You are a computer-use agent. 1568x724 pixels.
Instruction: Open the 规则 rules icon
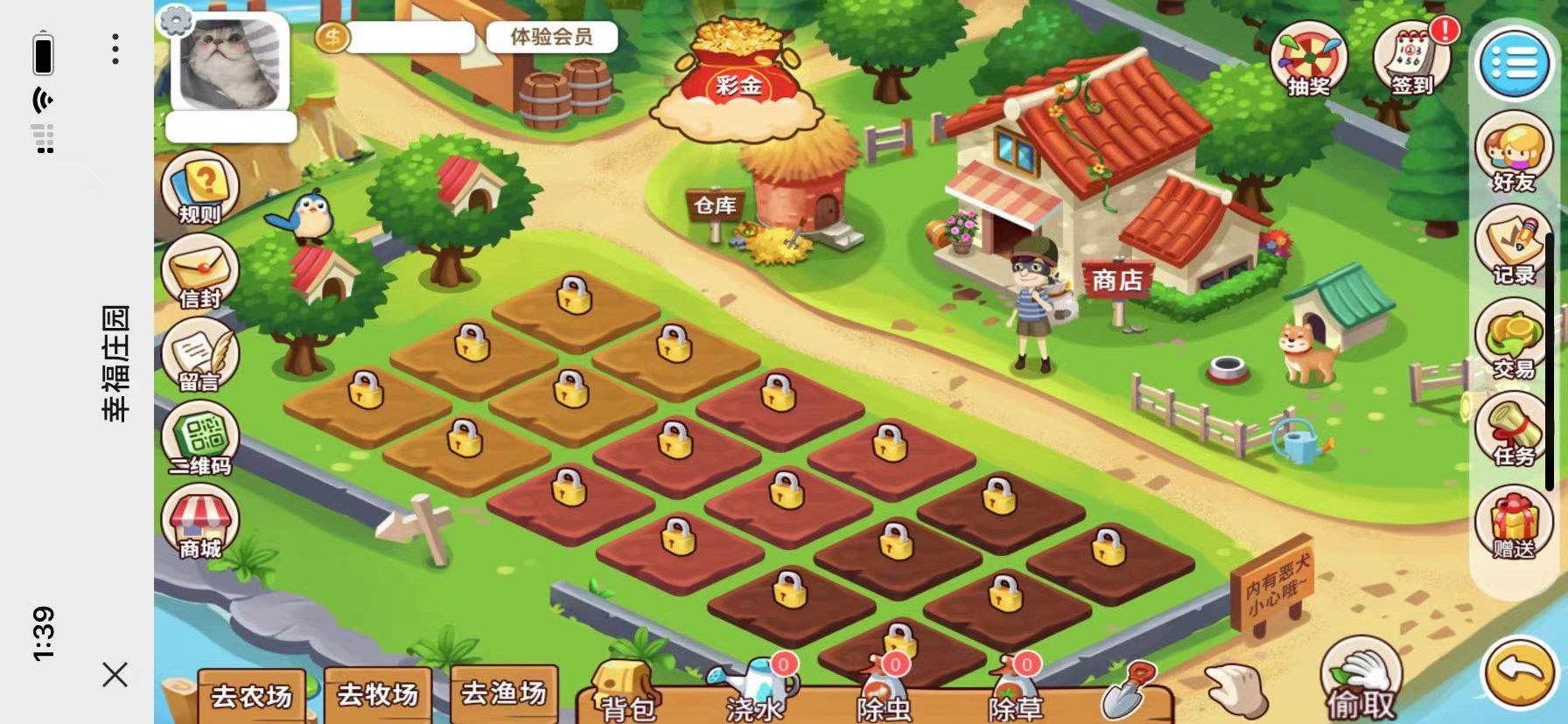pos(199,188)
